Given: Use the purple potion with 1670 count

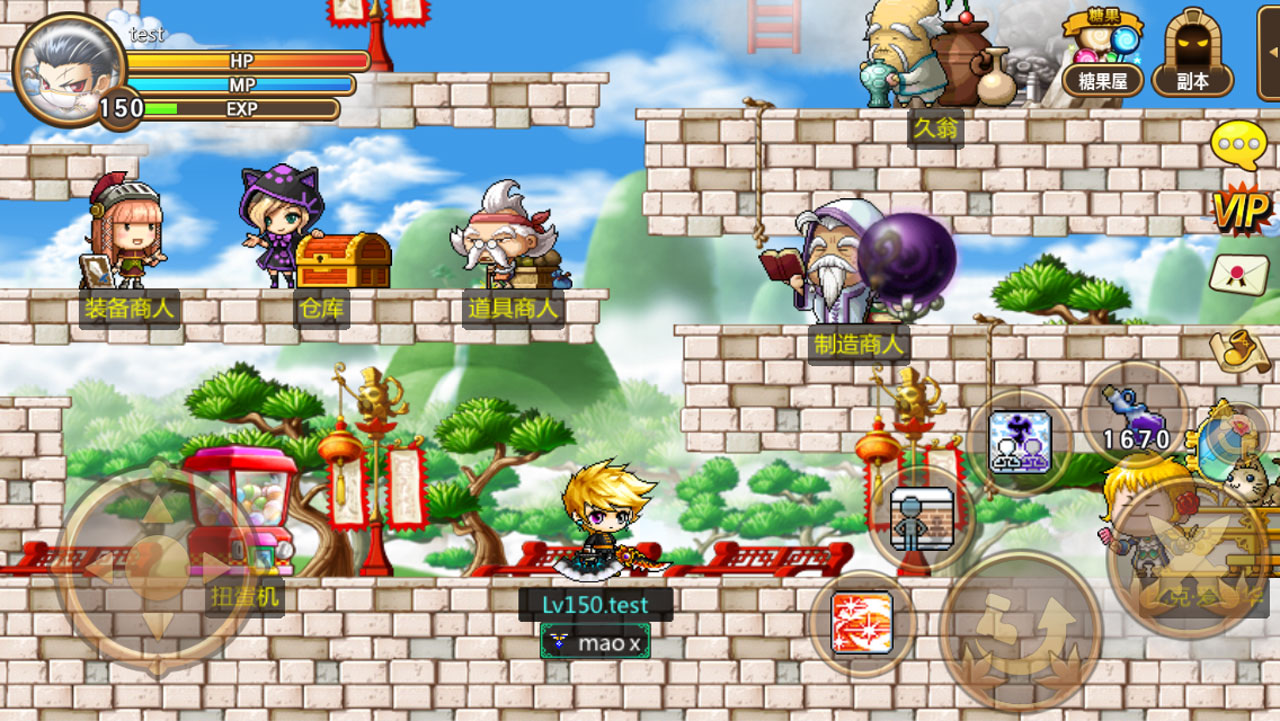Looking at the screenshot, I should point(1135,413).
